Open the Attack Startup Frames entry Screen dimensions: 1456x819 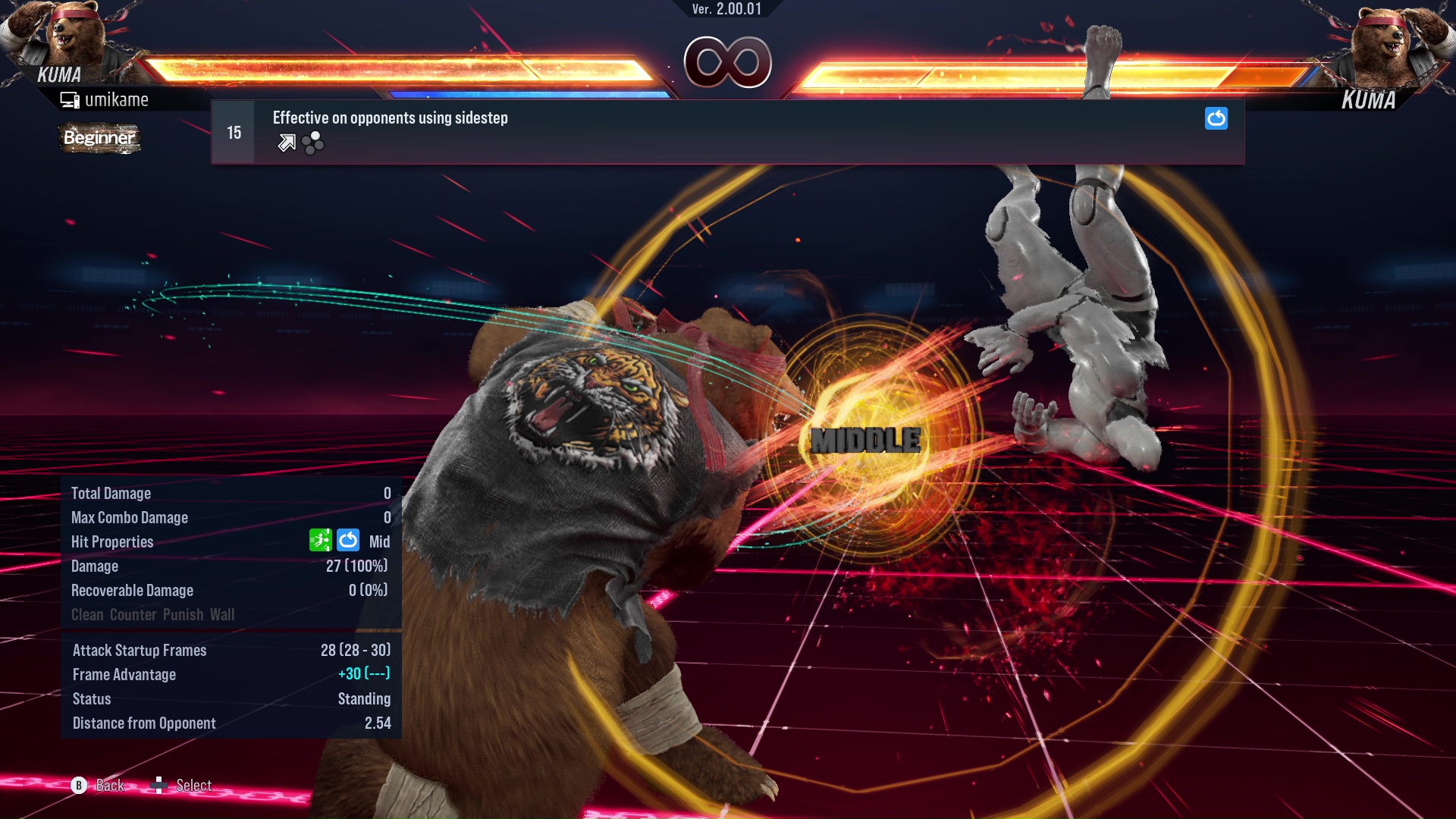coord(140,650)
